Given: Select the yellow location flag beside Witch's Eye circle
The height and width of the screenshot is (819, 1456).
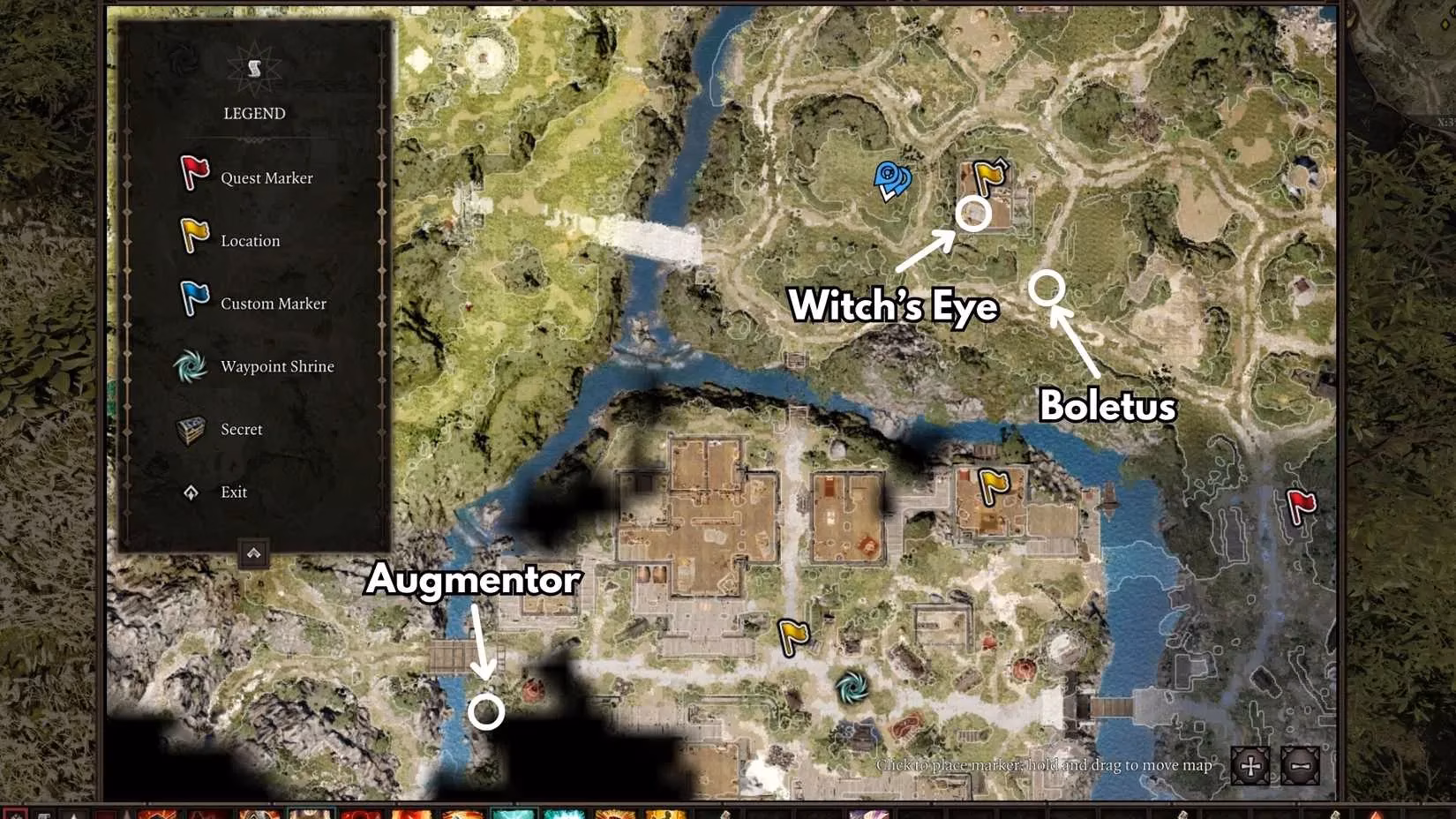Looking at the screenshot, I should pos(986,175).
